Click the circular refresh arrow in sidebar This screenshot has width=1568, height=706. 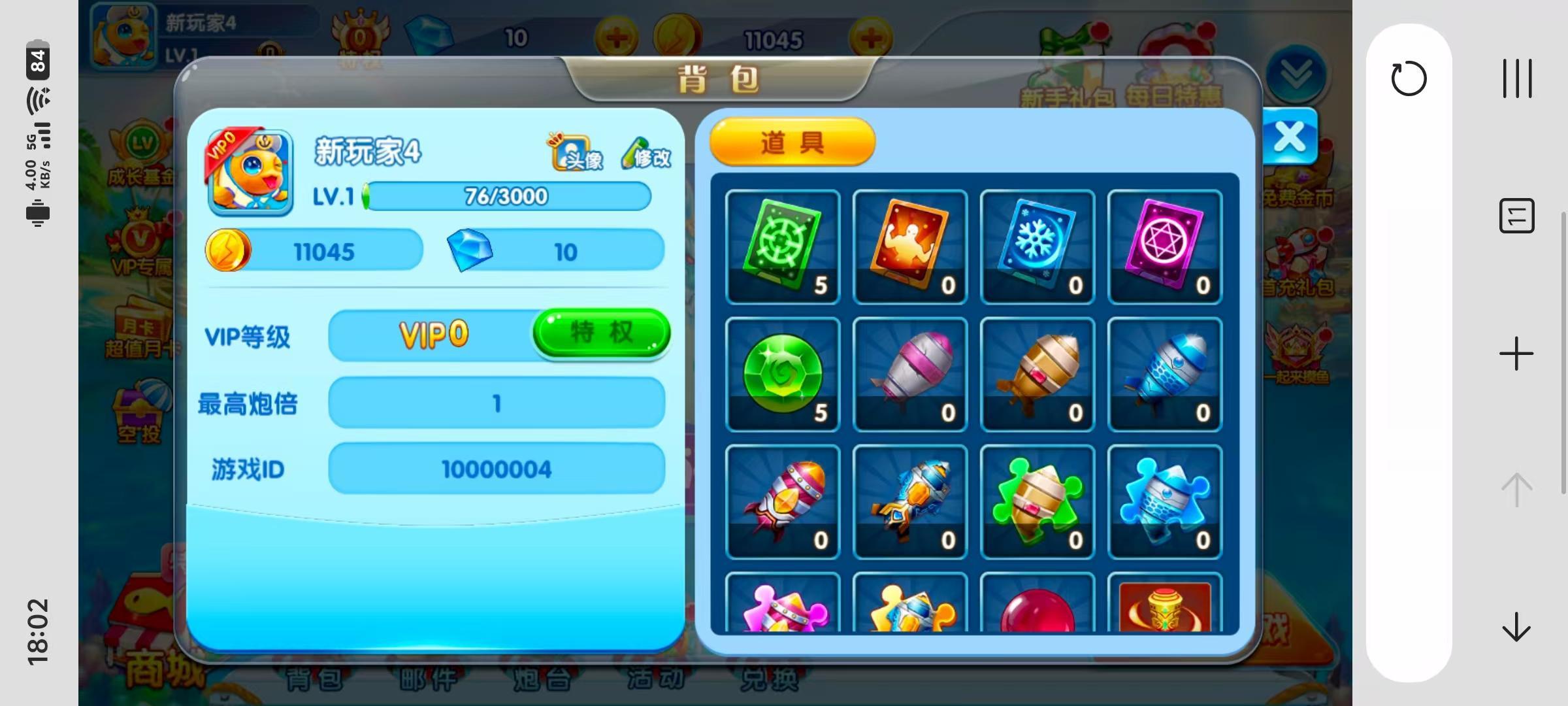click(x=1409, y=79)
